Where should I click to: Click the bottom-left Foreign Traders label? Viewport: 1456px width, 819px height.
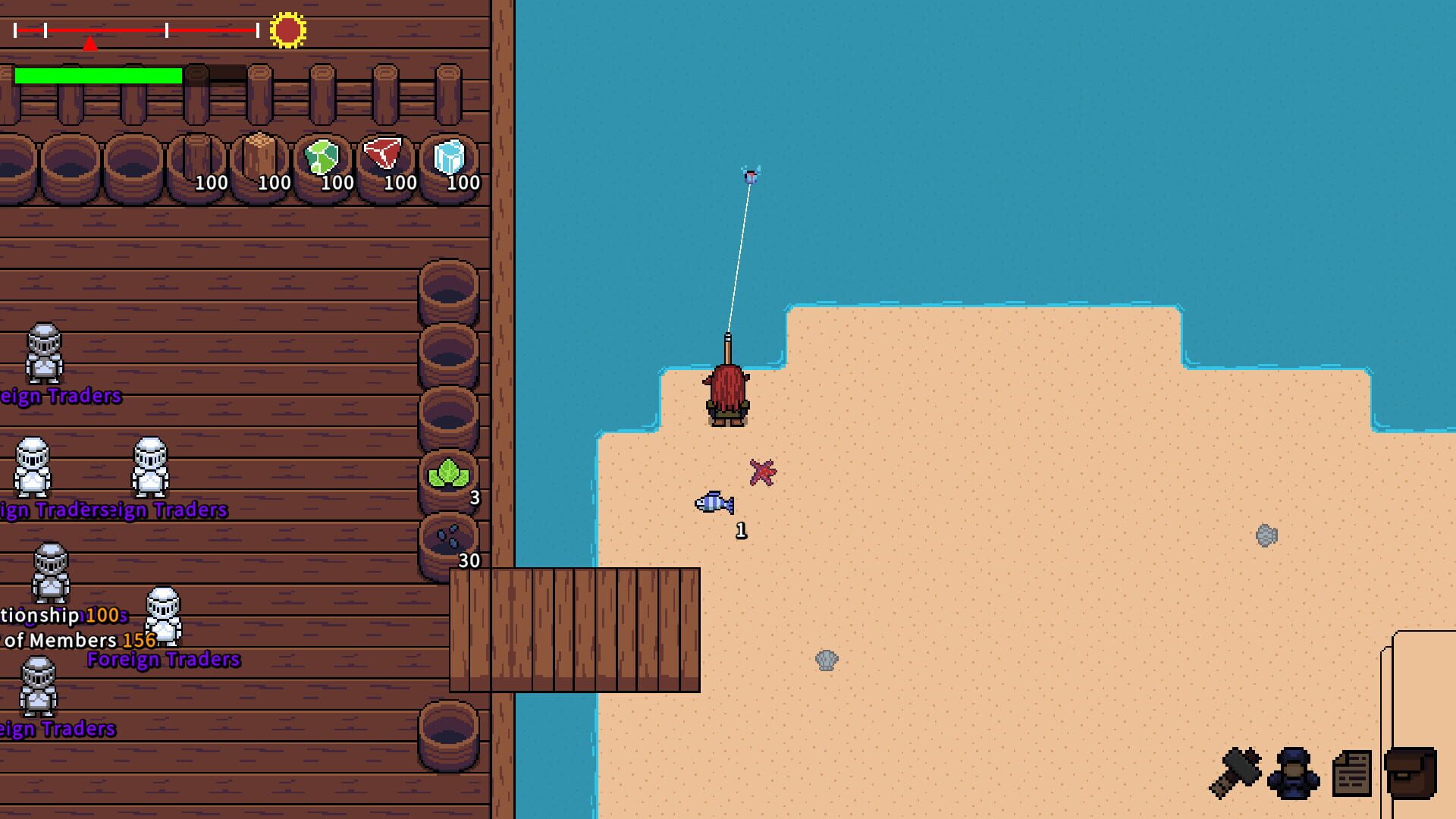(x=57, y=730)
